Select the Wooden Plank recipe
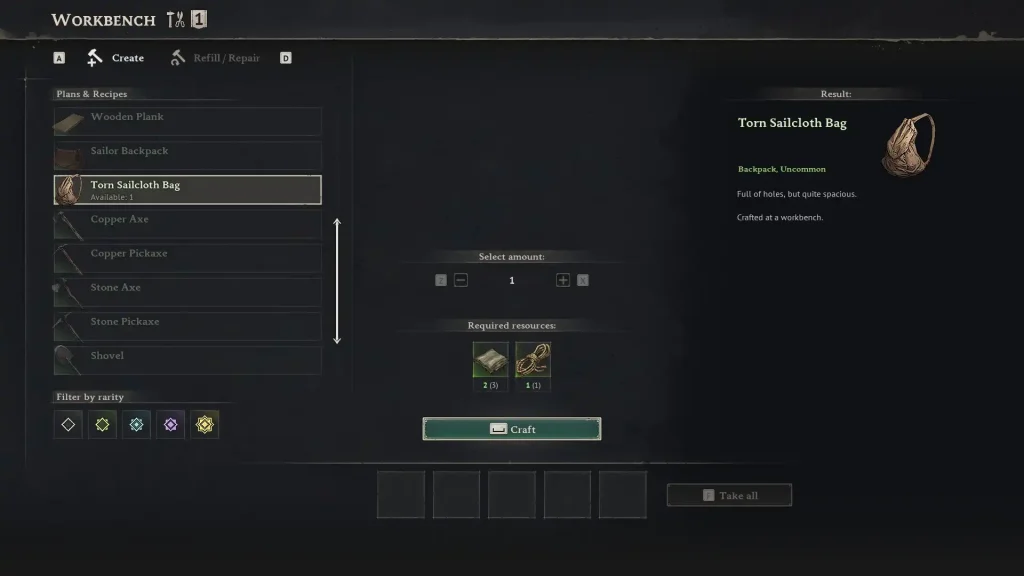1024x576 pixels. [x=188, y=121]
